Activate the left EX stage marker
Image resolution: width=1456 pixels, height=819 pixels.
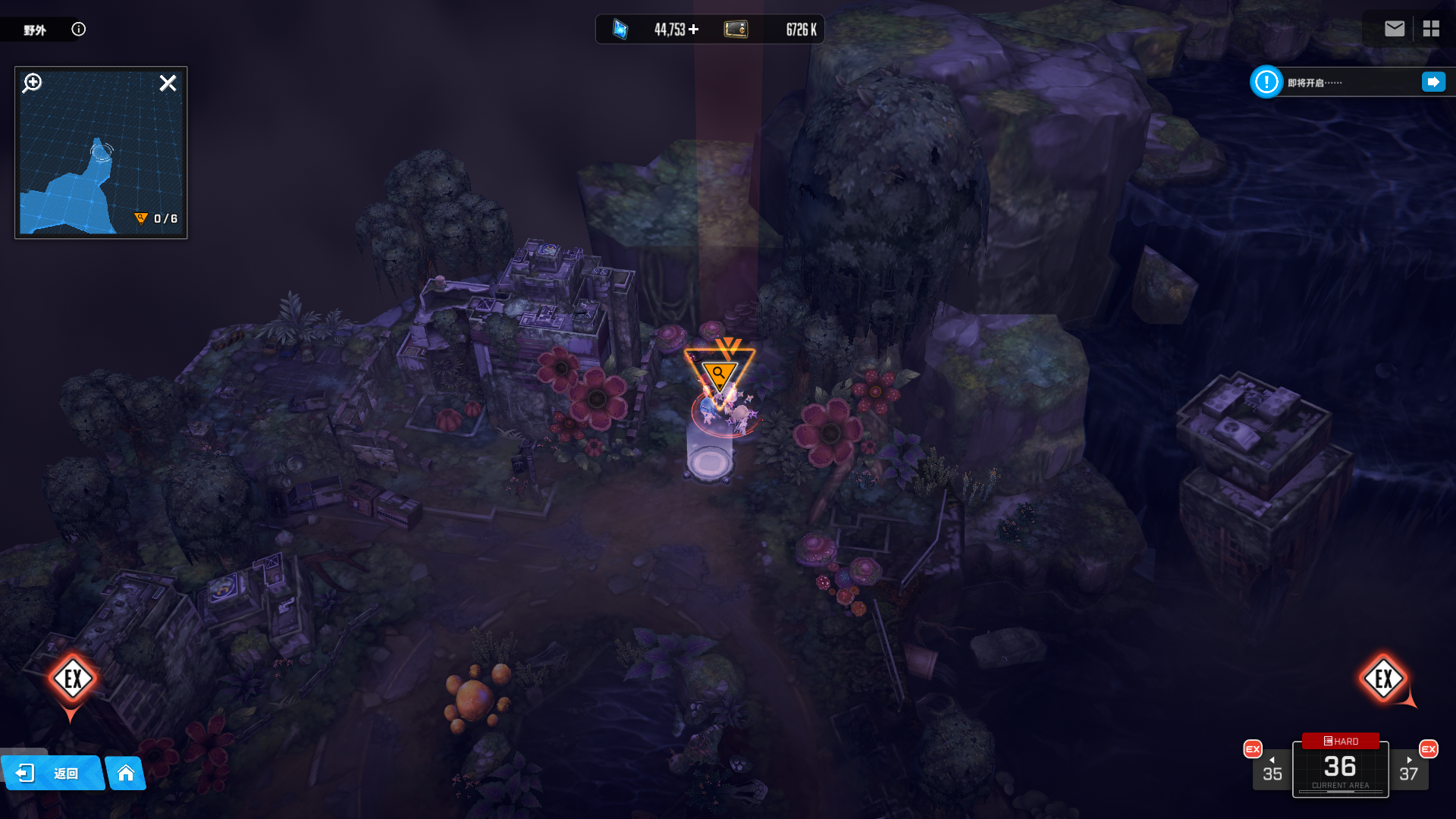(73, 679)
